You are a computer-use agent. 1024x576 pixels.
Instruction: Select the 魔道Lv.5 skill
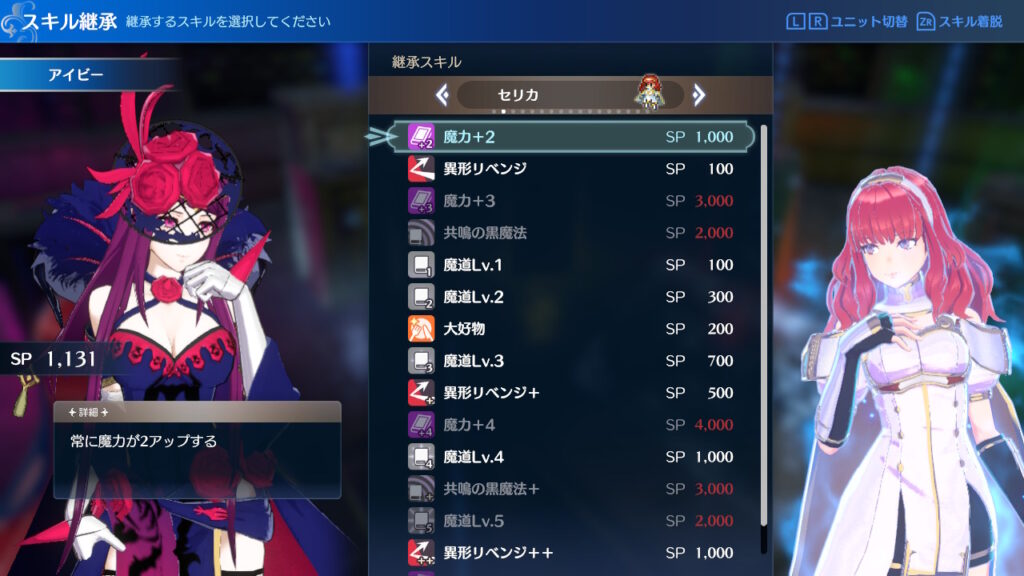click(x=570, y=521)
